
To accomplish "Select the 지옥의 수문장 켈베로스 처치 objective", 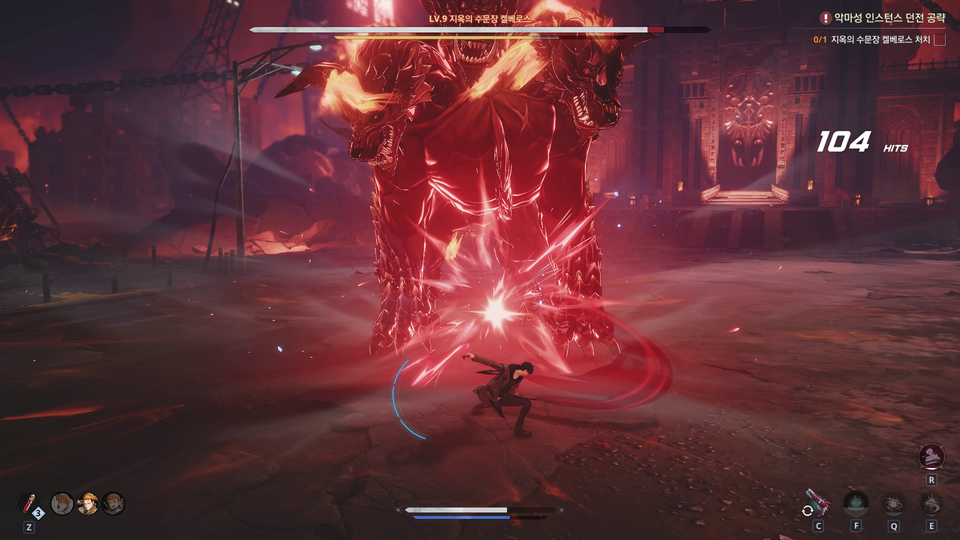I will (x=880, y=40).
